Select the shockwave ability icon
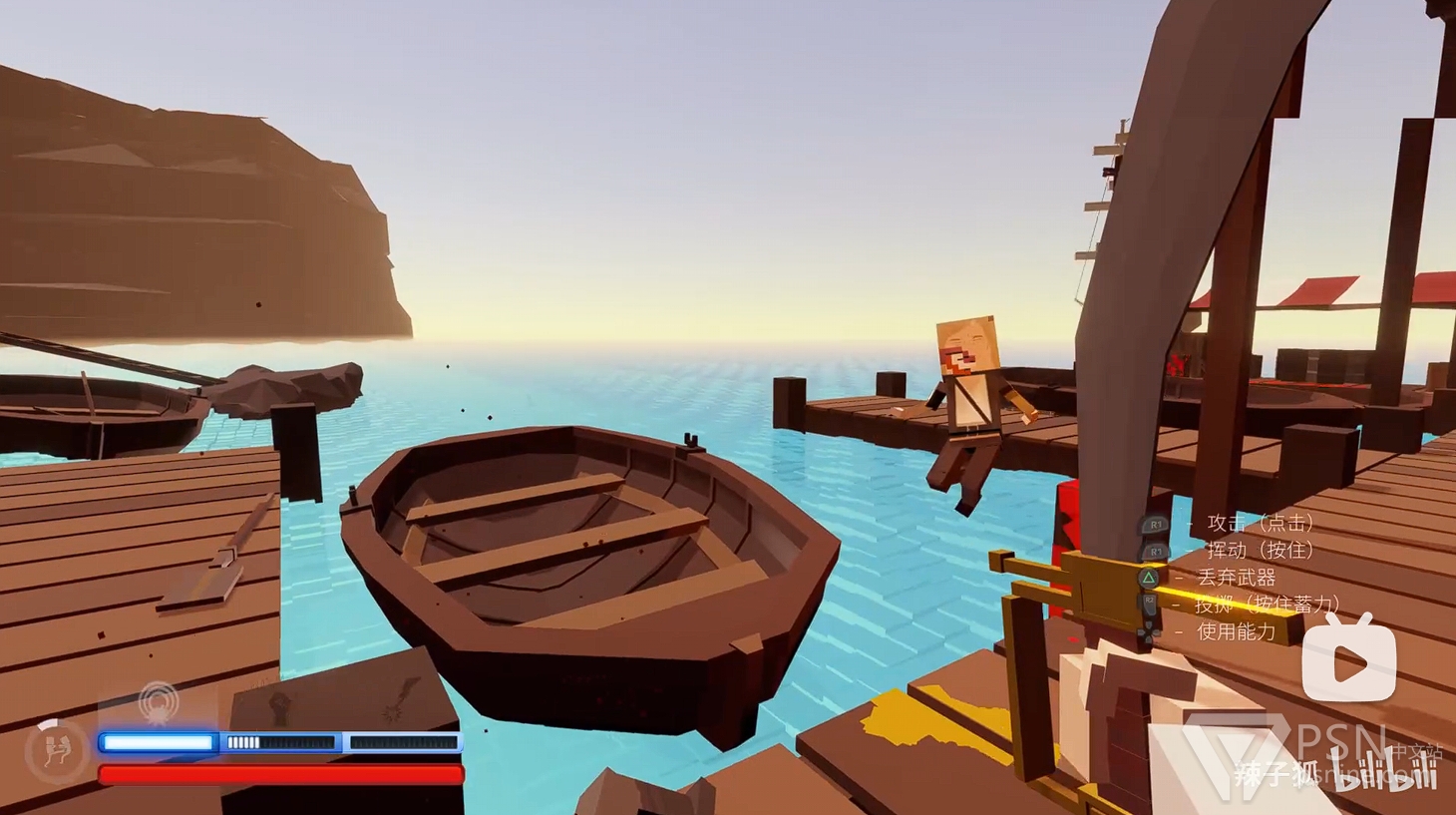 [159, 703]
